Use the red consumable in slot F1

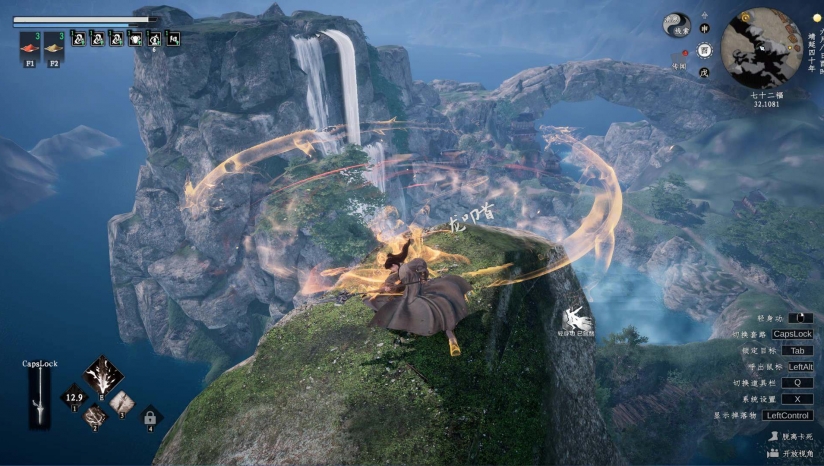click(x=28, y=45)
